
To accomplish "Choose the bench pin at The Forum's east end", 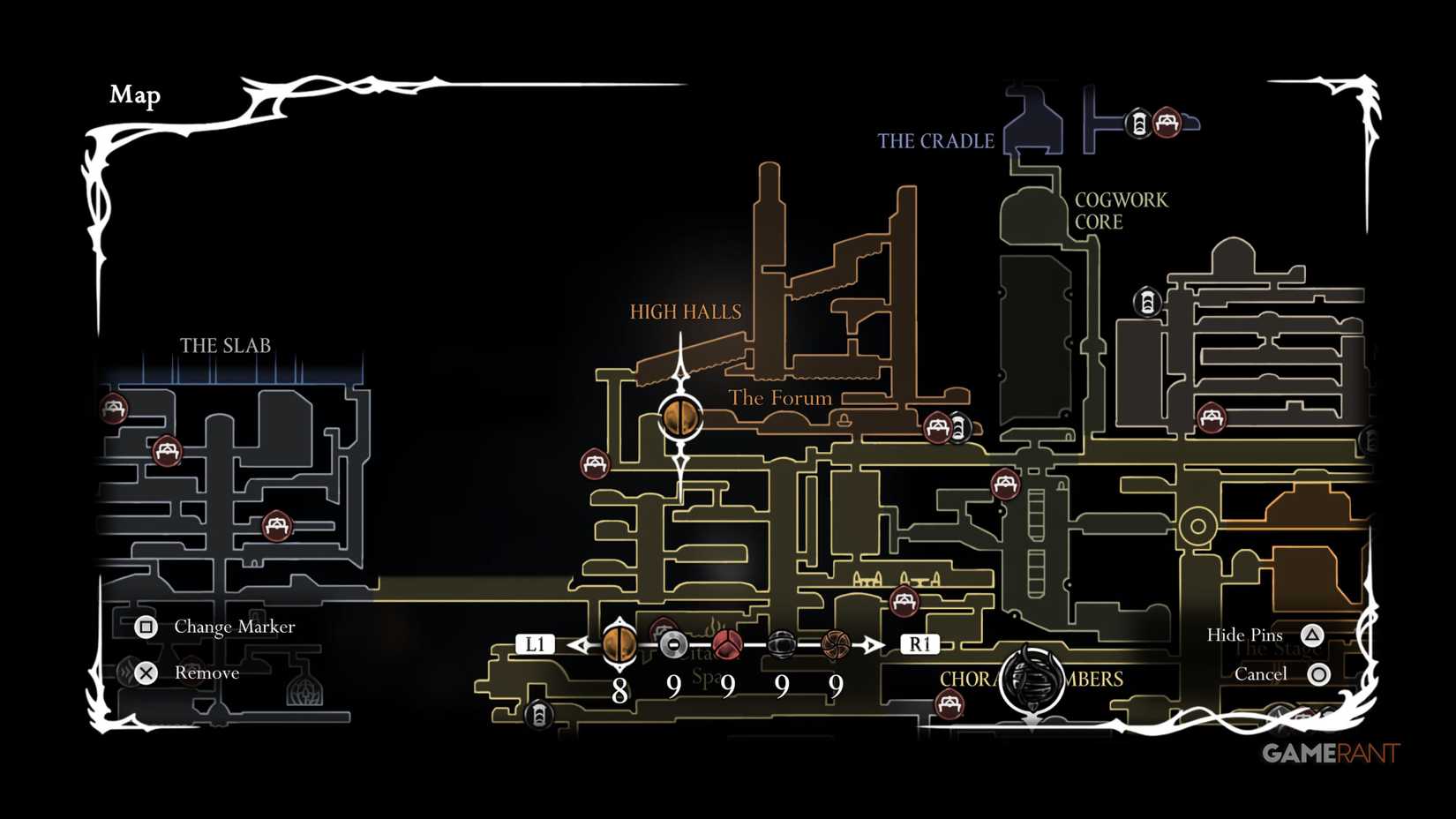I will point(937,428).
